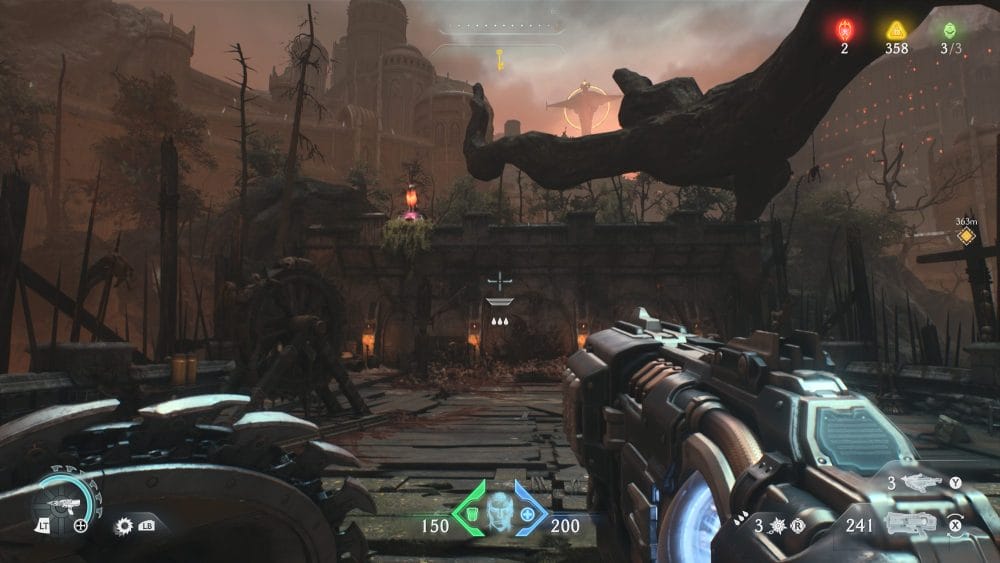Select the 363m objective waypoint marker
The image size is (1000, 563).
pyautogui.click(x=966, y=237)
